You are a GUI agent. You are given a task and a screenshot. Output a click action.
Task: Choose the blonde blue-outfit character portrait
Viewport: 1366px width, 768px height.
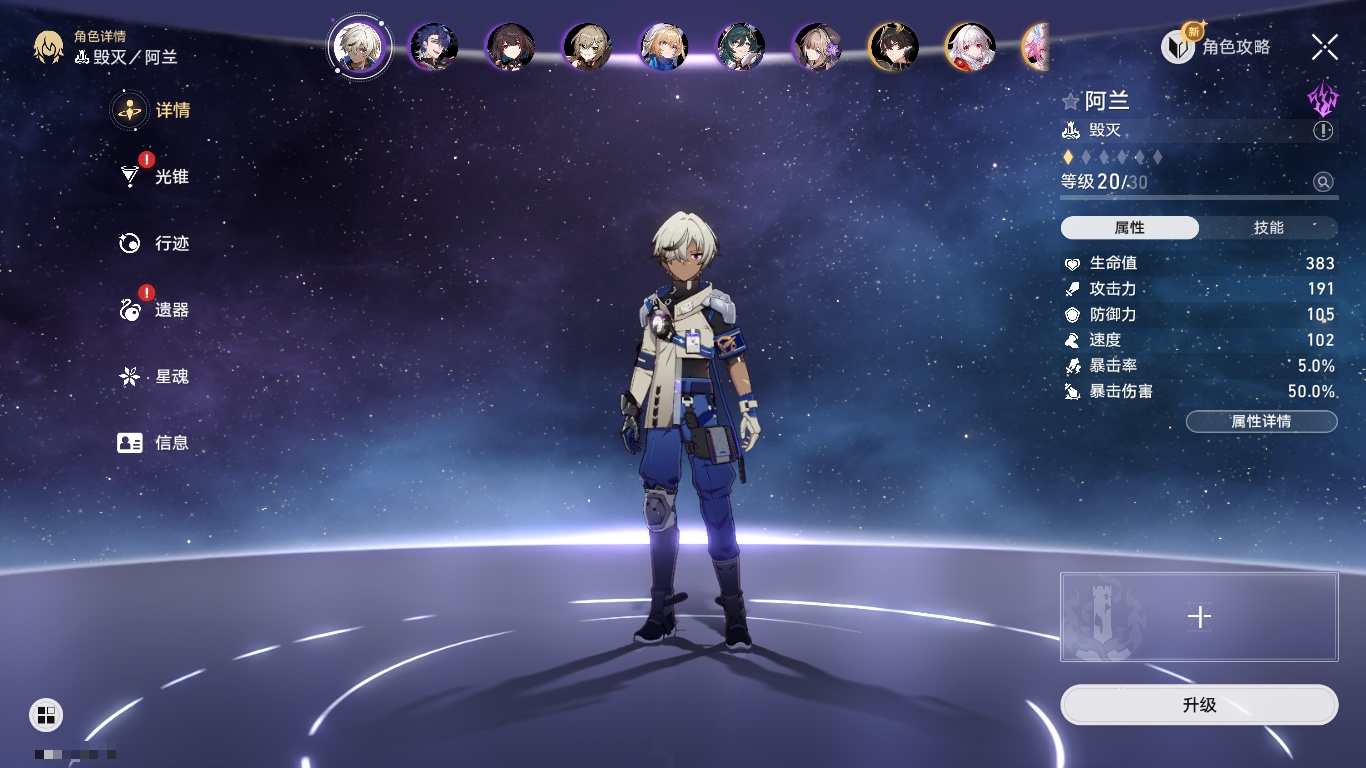(664, 47)
